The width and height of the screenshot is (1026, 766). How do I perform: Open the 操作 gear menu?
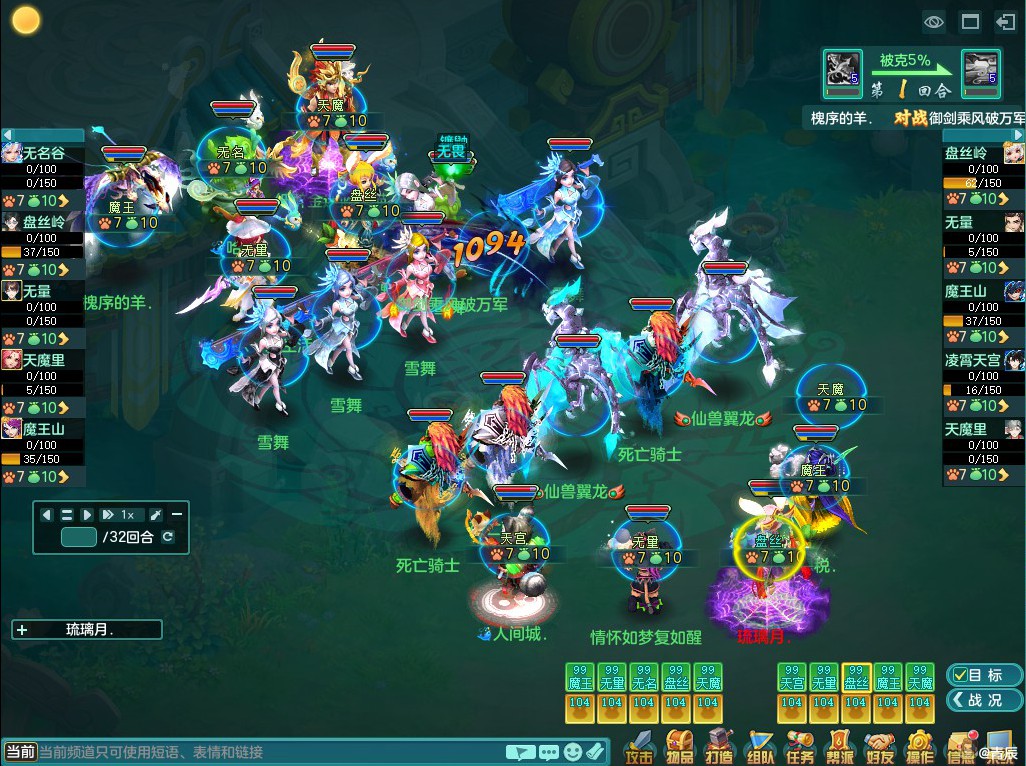tap(920, 747)
